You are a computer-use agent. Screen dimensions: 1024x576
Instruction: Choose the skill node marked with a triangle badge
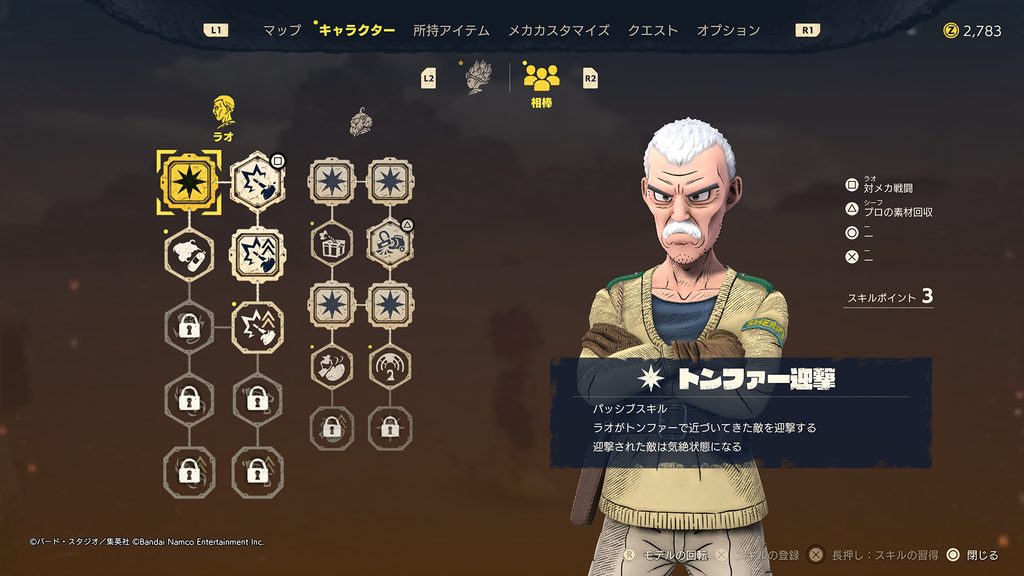click(x=389, y=242)
